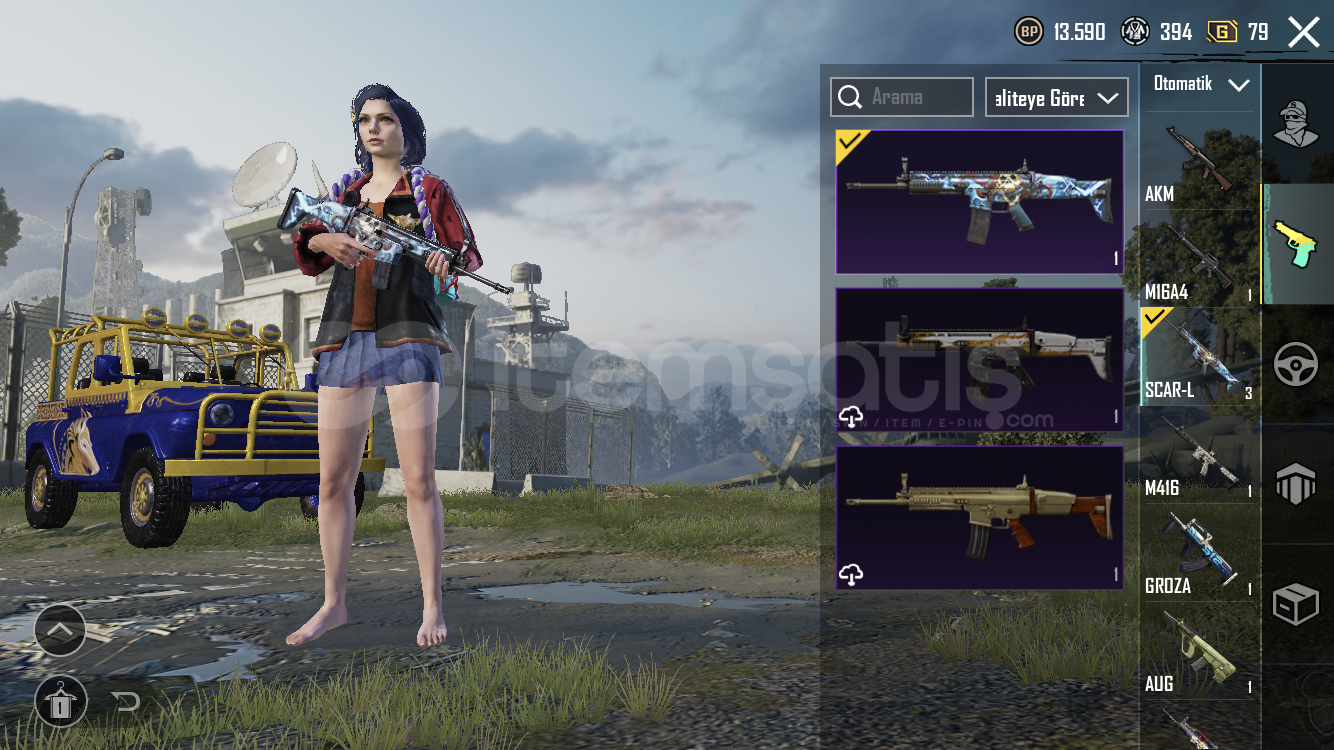Choose AUG from the weapon list

tap(1199, 651)
